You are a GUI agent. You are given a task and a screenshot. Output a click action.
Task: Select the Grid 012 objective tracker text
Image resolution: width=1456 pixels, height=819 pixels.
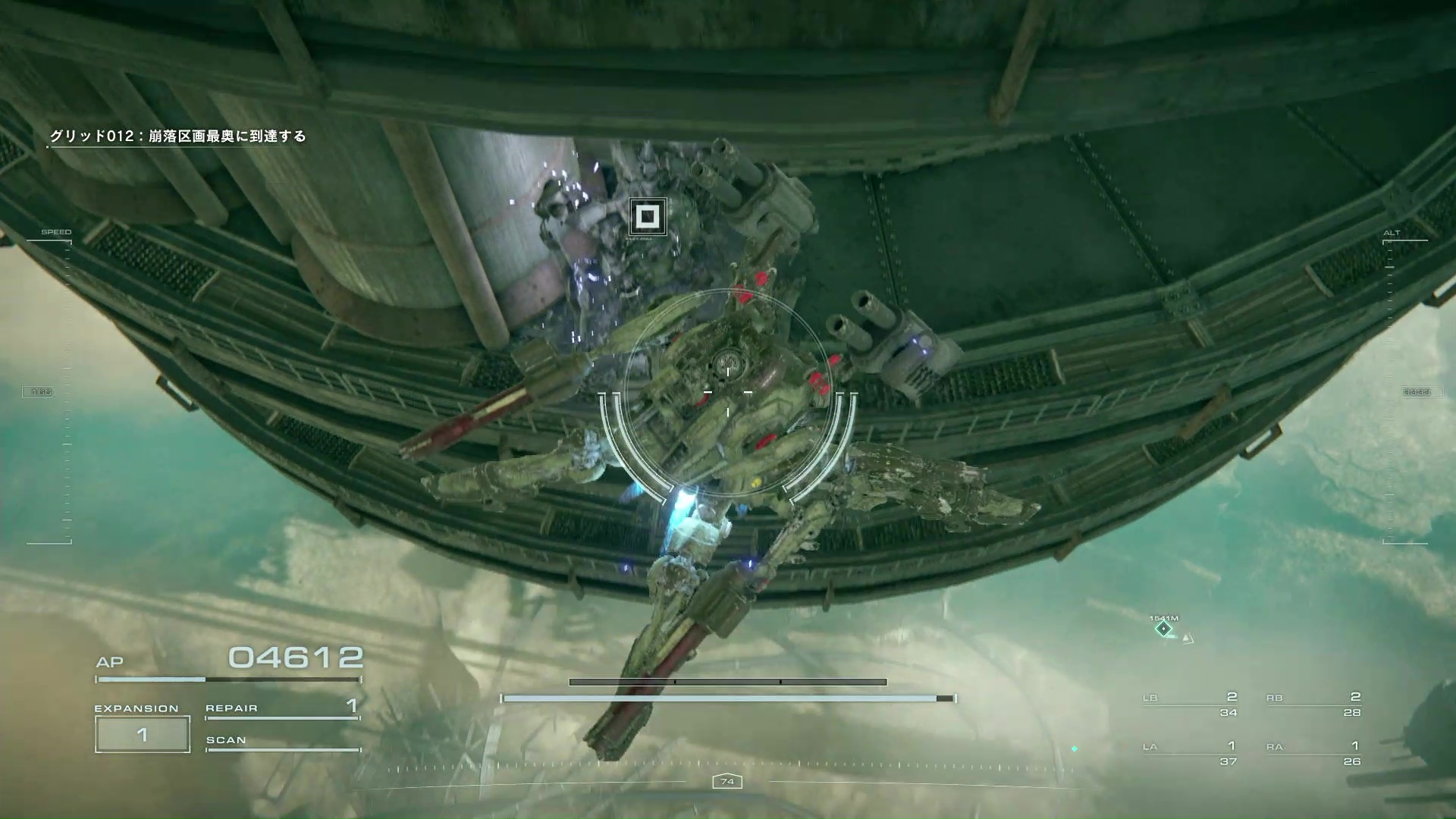pos(177,136)
